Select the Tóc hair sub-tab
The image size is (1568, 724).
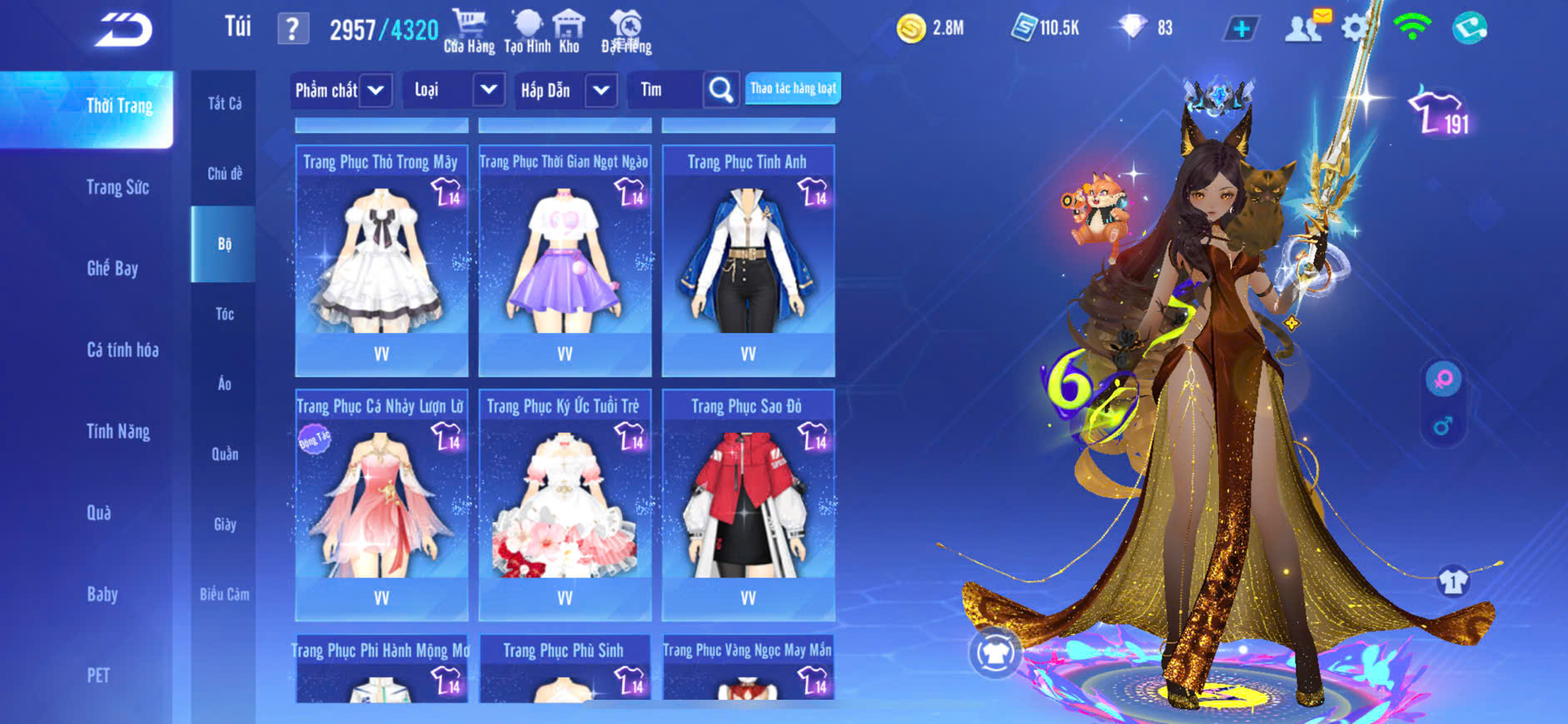(x=224, y=314)
